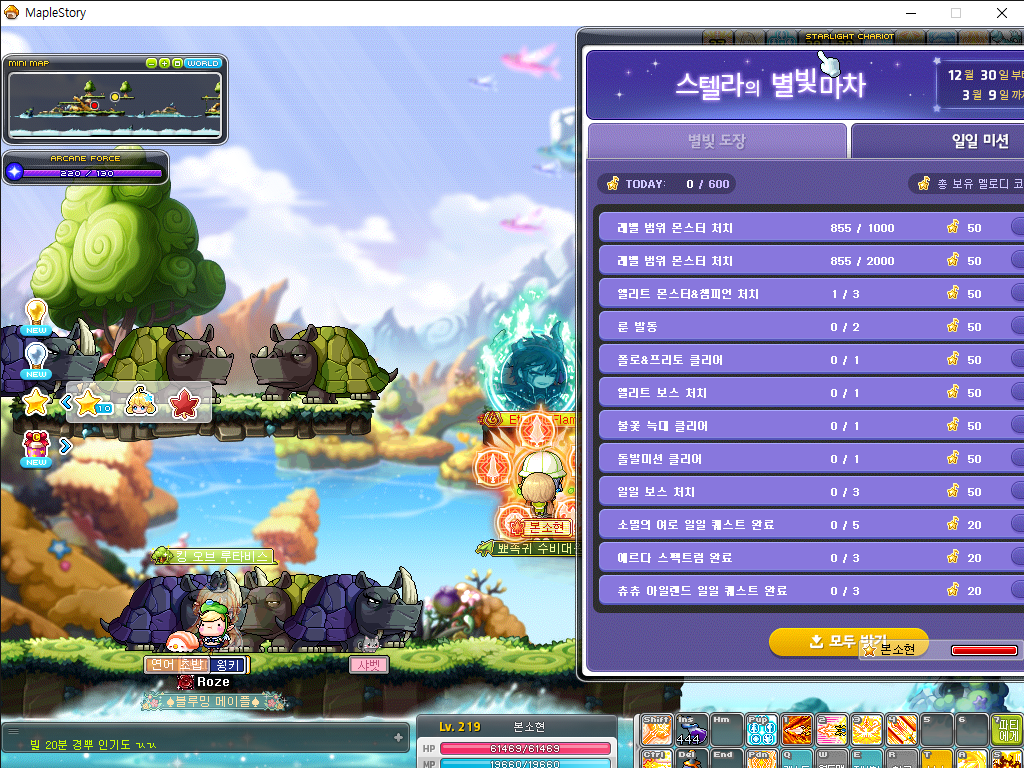1024x768 pixels.
Task: Open the red maple leaf event icon
Action: pyautogui.click(x=185, y=402)
